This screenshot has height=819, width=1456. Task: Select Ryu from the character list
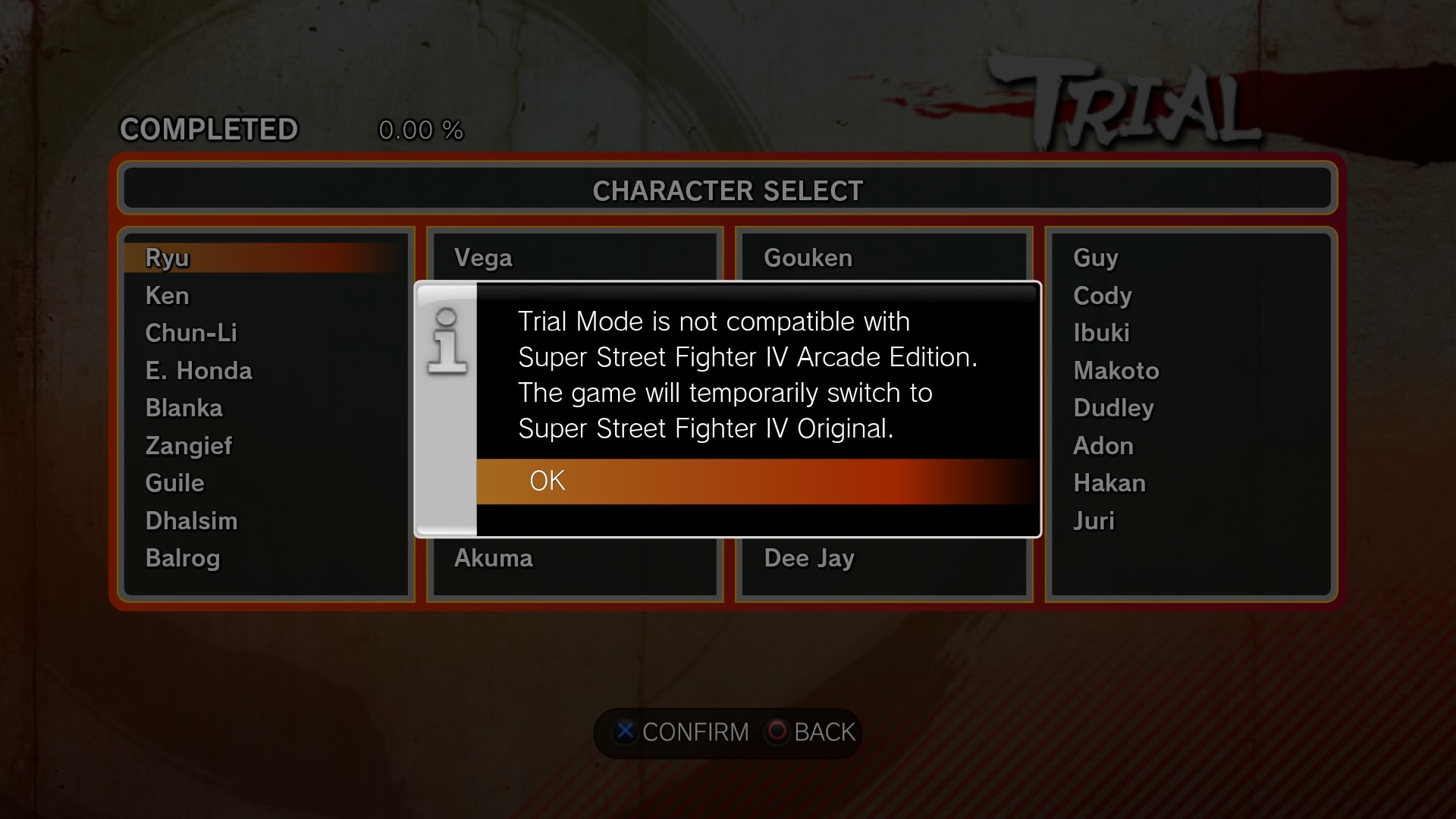(167, 258)
